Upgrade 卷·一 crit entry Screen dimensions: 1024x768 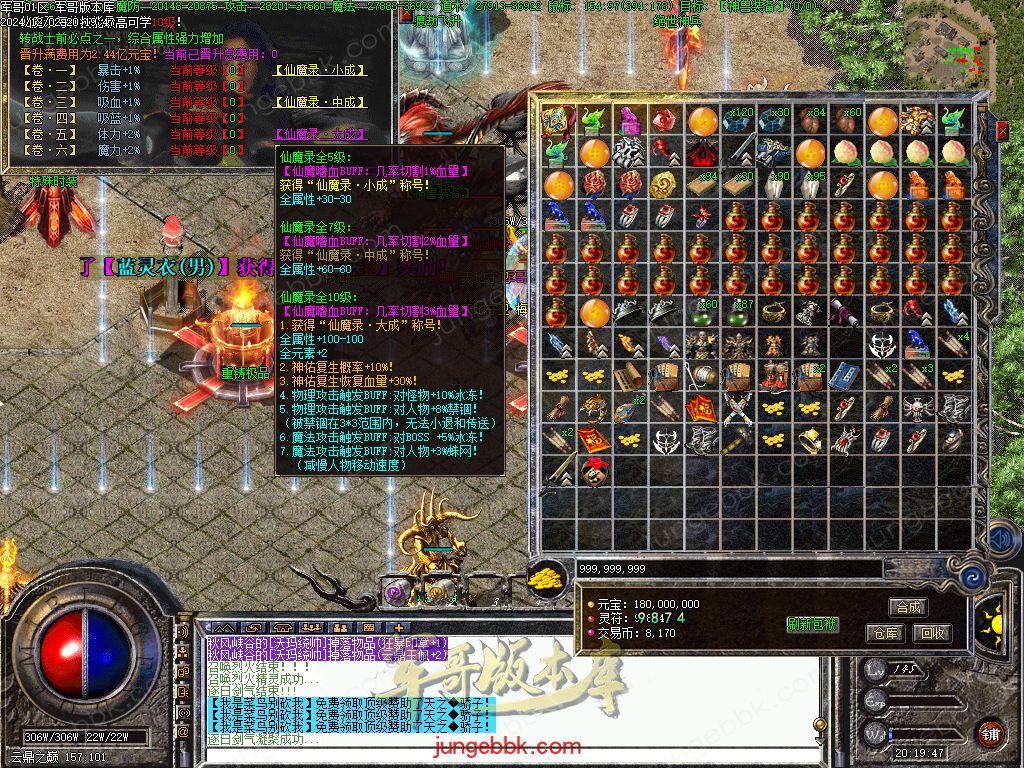pos(48,71)
